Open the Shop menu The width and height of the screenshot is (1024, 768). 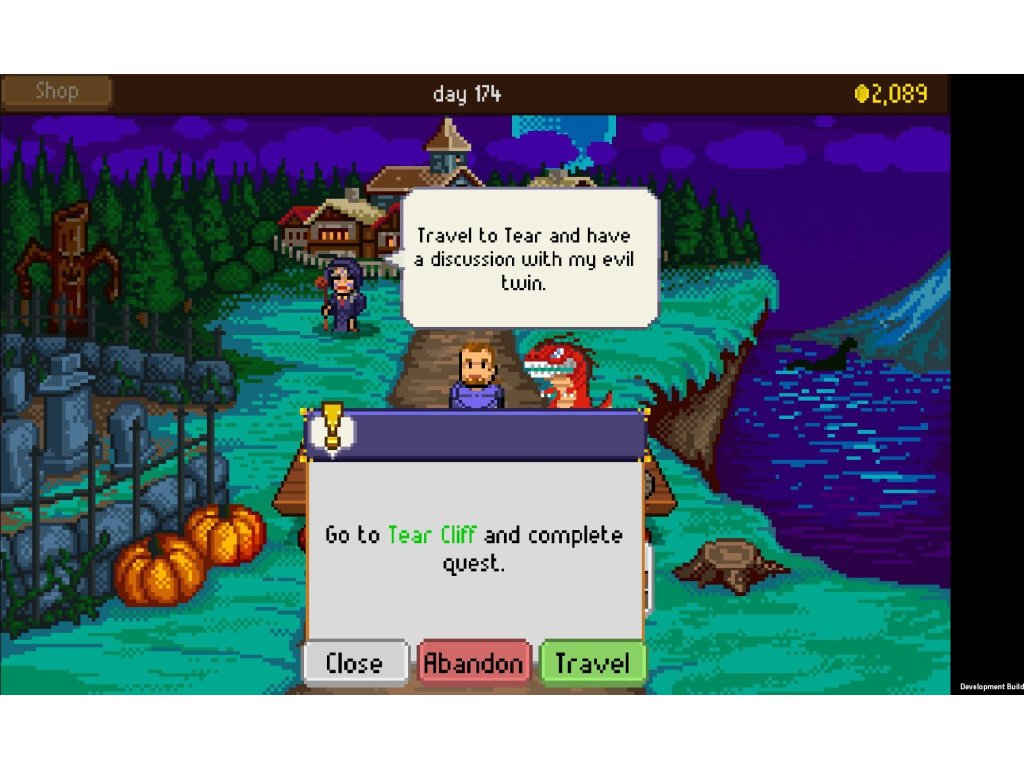56,92
